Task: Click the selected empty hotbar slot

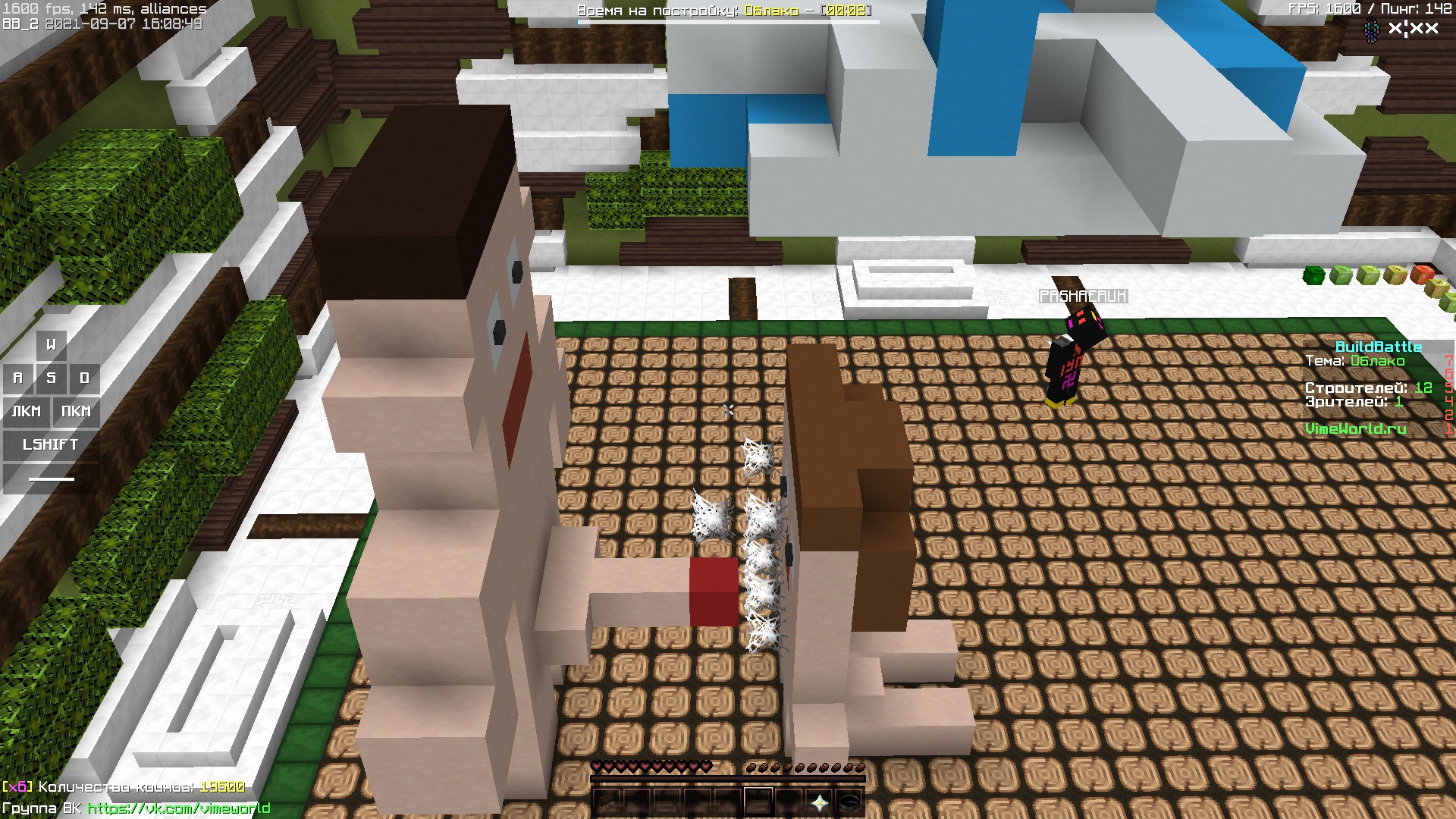Action: (x=759, y=802)
